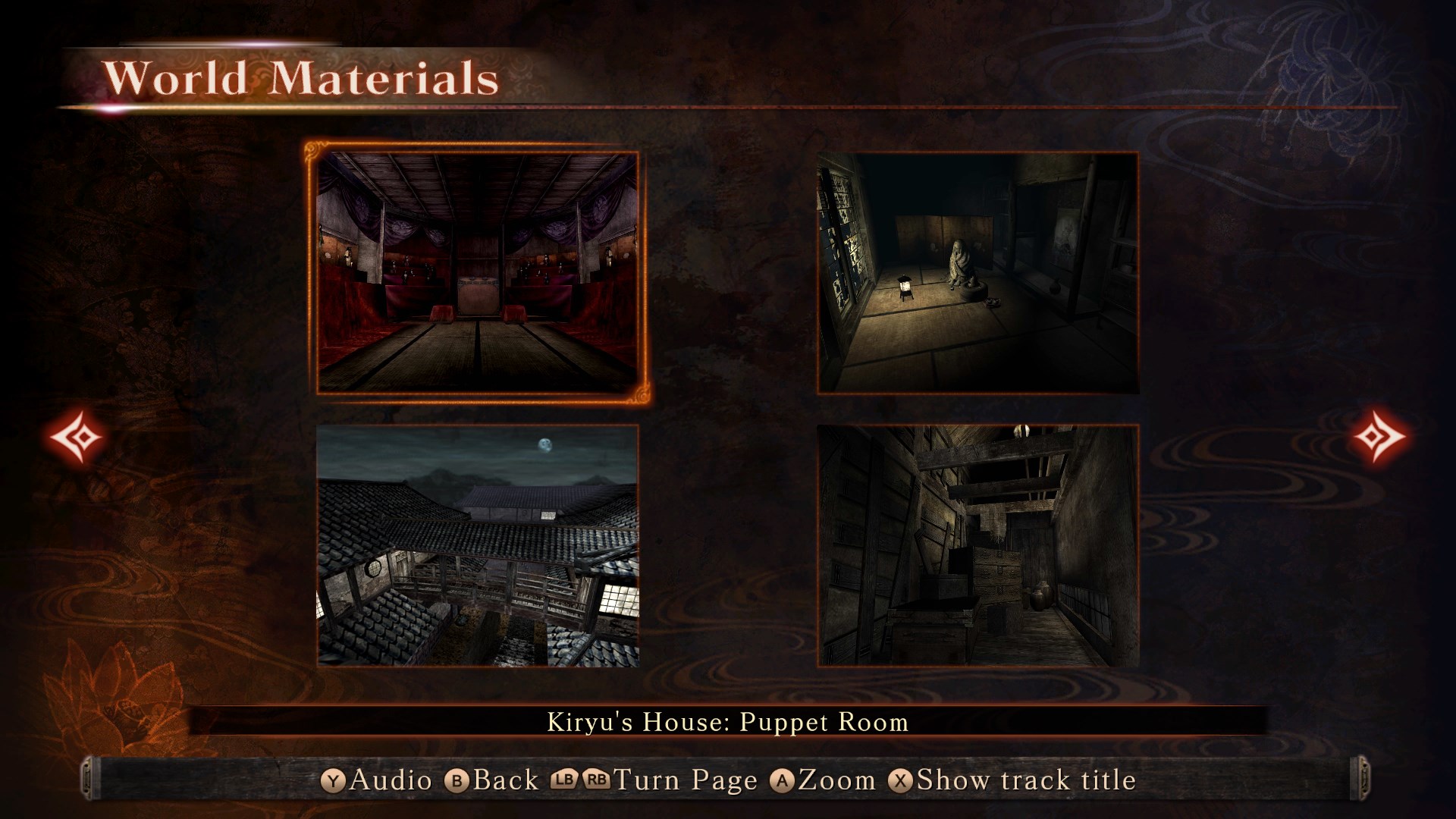1456x819 pixels.
Task: Click the Kiryu's House: Puppet Room title bar
Action: coord(726,723)
